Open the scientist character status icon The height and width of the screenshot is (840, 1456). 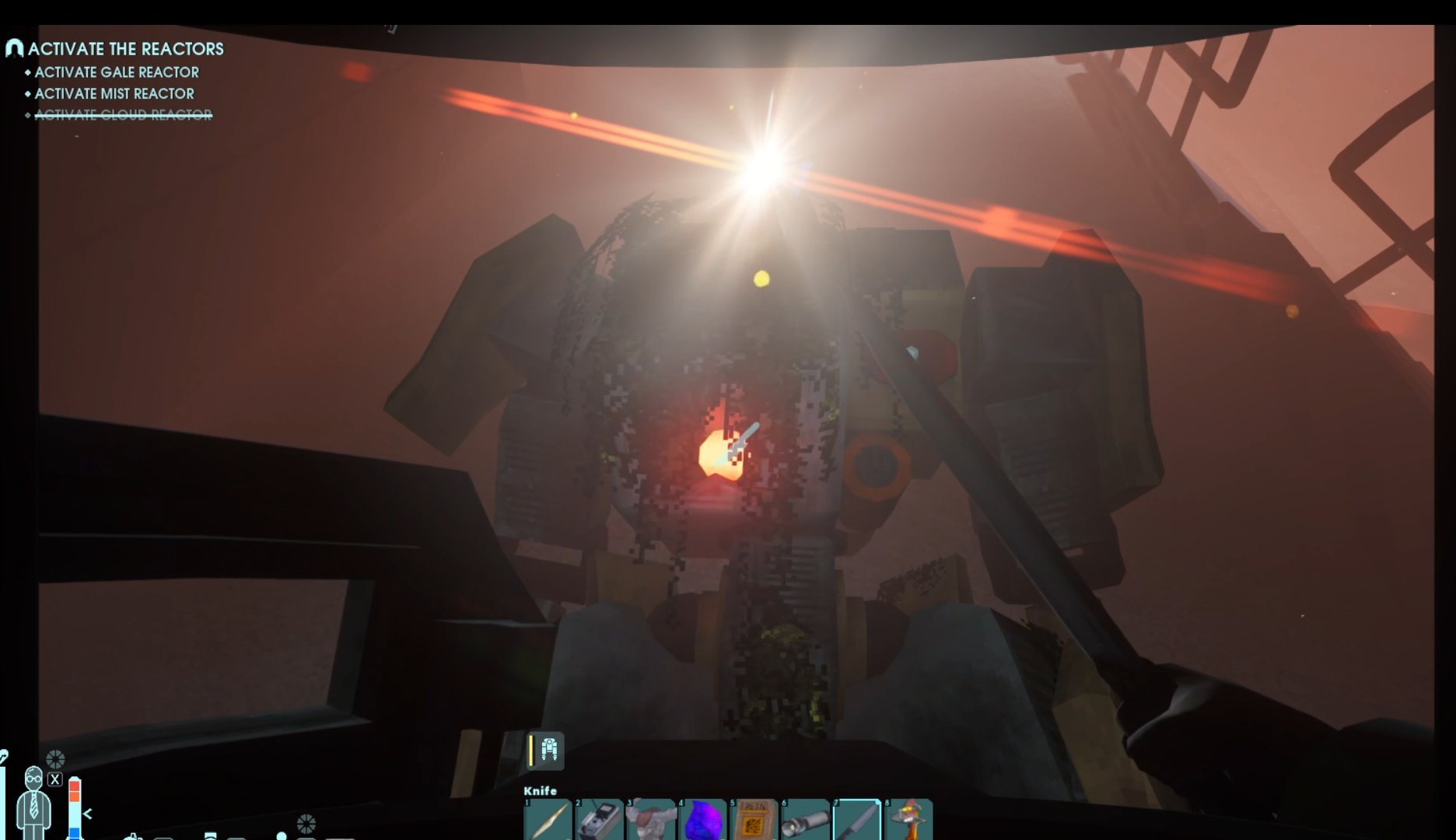(33, 801)
